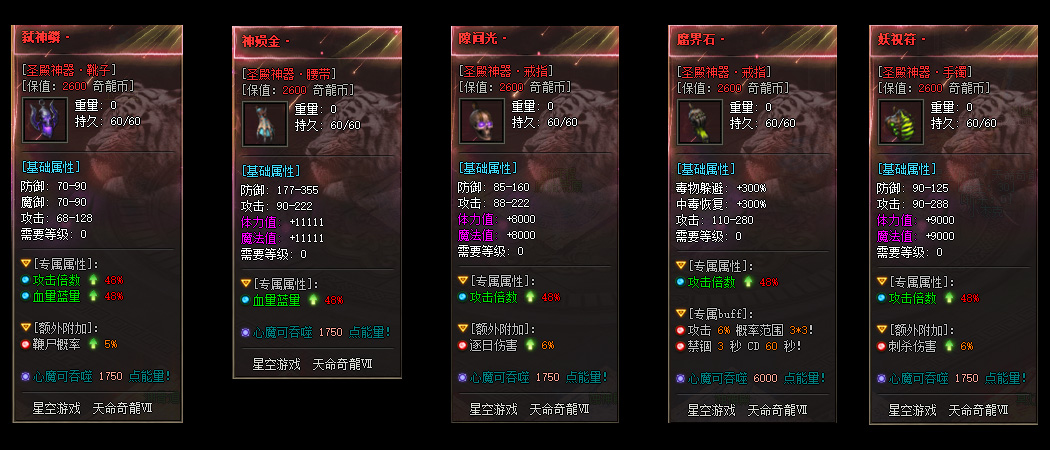Viewport: 1050px width, 450px height.
Task: Select the 神陨金 belt item icon
Action: tap(263, 124)
